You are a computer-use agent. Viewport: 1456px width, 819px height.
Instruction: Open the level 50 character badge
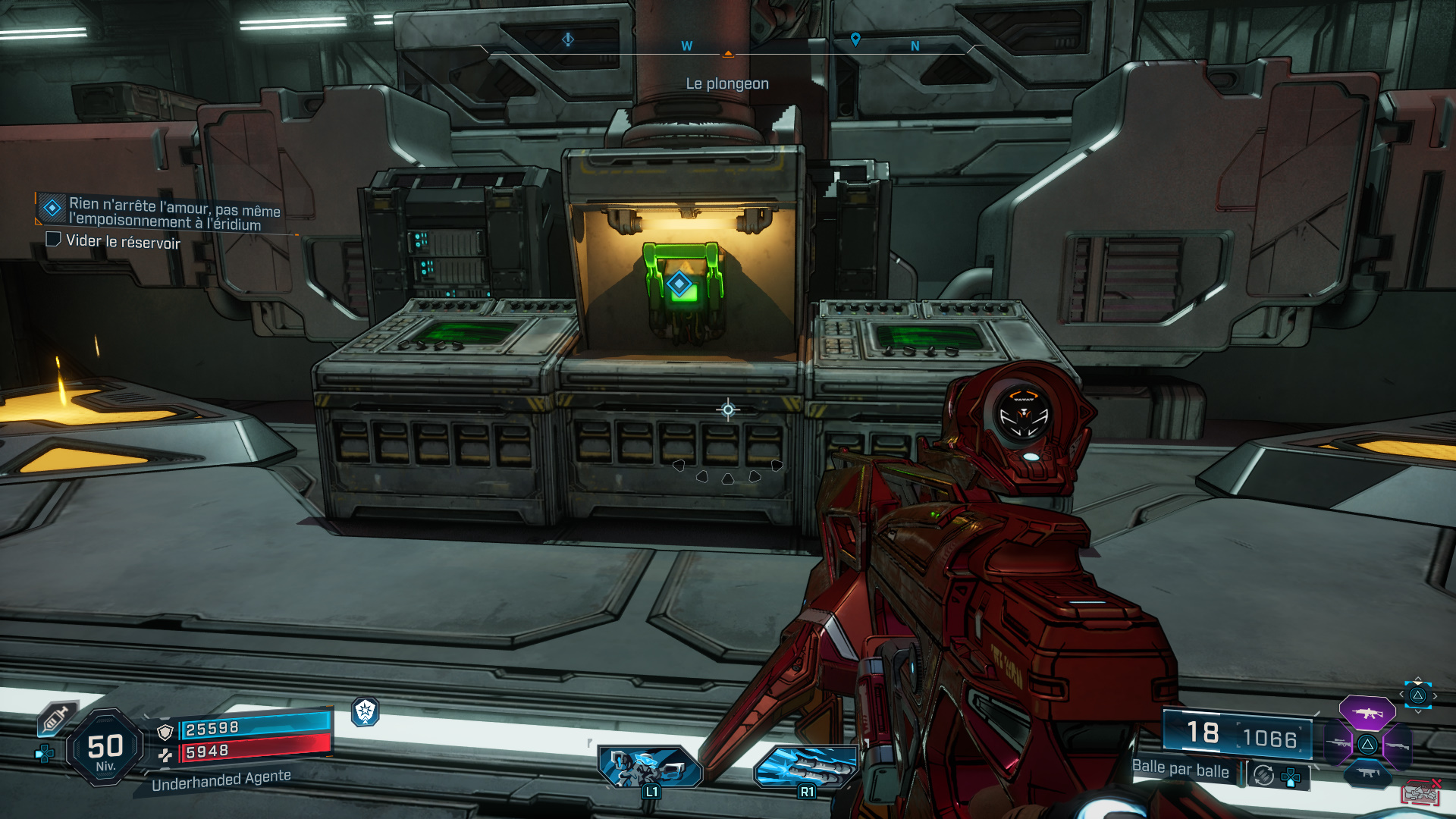(x=105, y=748)
